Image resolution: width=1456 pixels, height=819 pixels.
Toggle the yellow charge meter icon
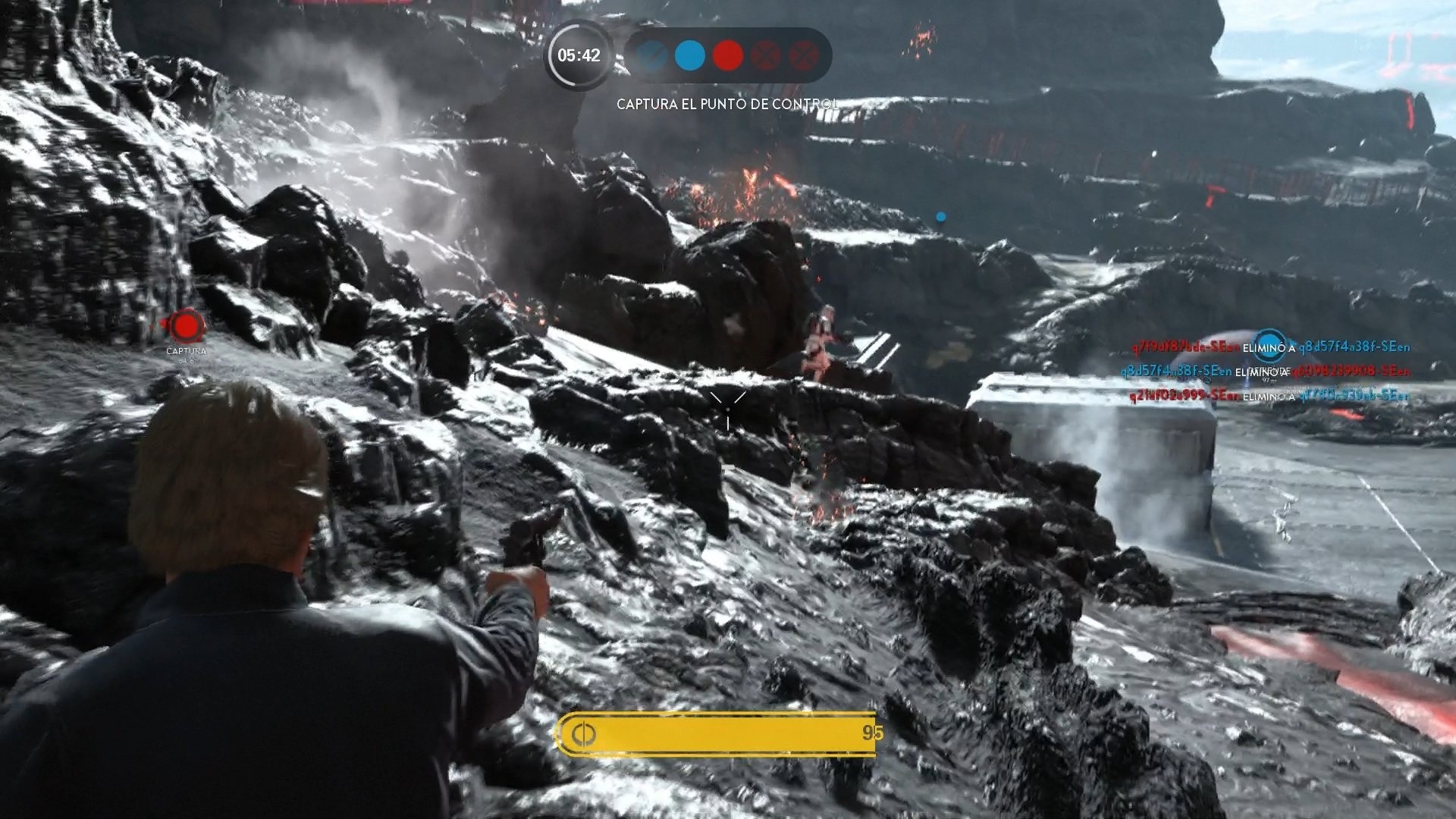[x=584, y=734]
